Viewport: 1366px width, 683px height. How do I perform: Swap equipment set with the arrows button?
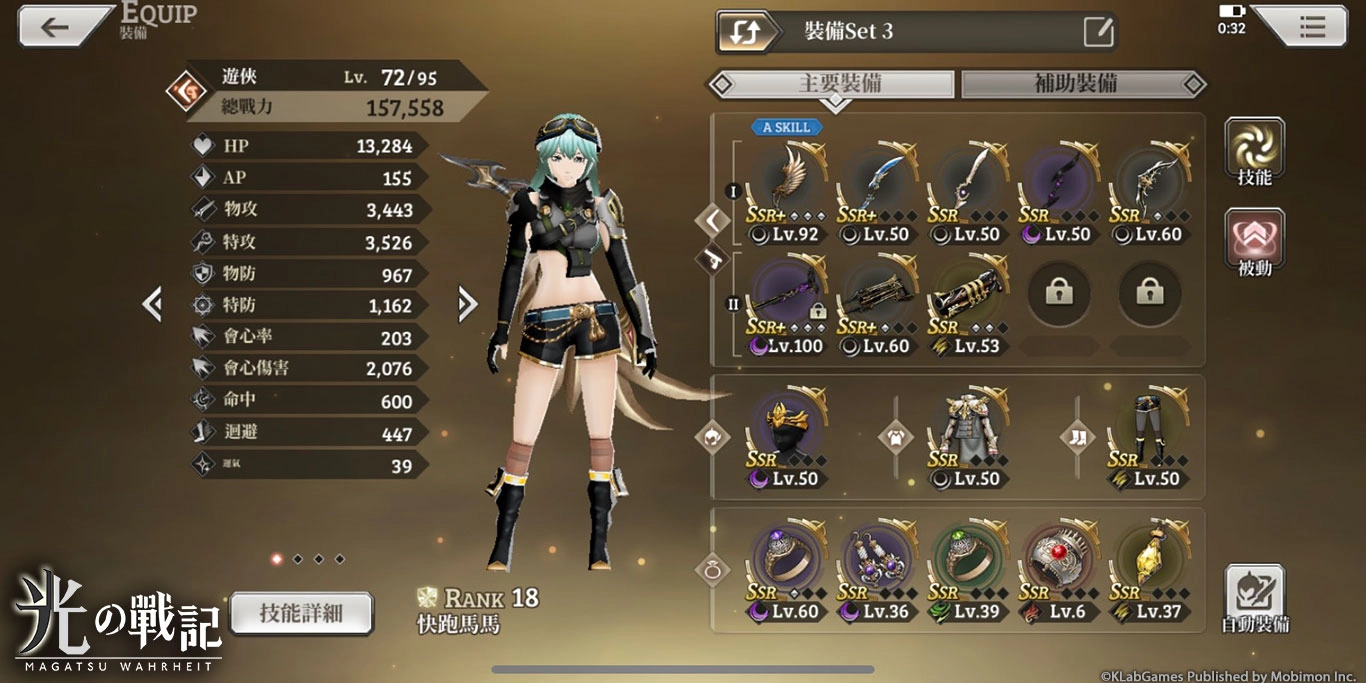[x=745, y=32]
